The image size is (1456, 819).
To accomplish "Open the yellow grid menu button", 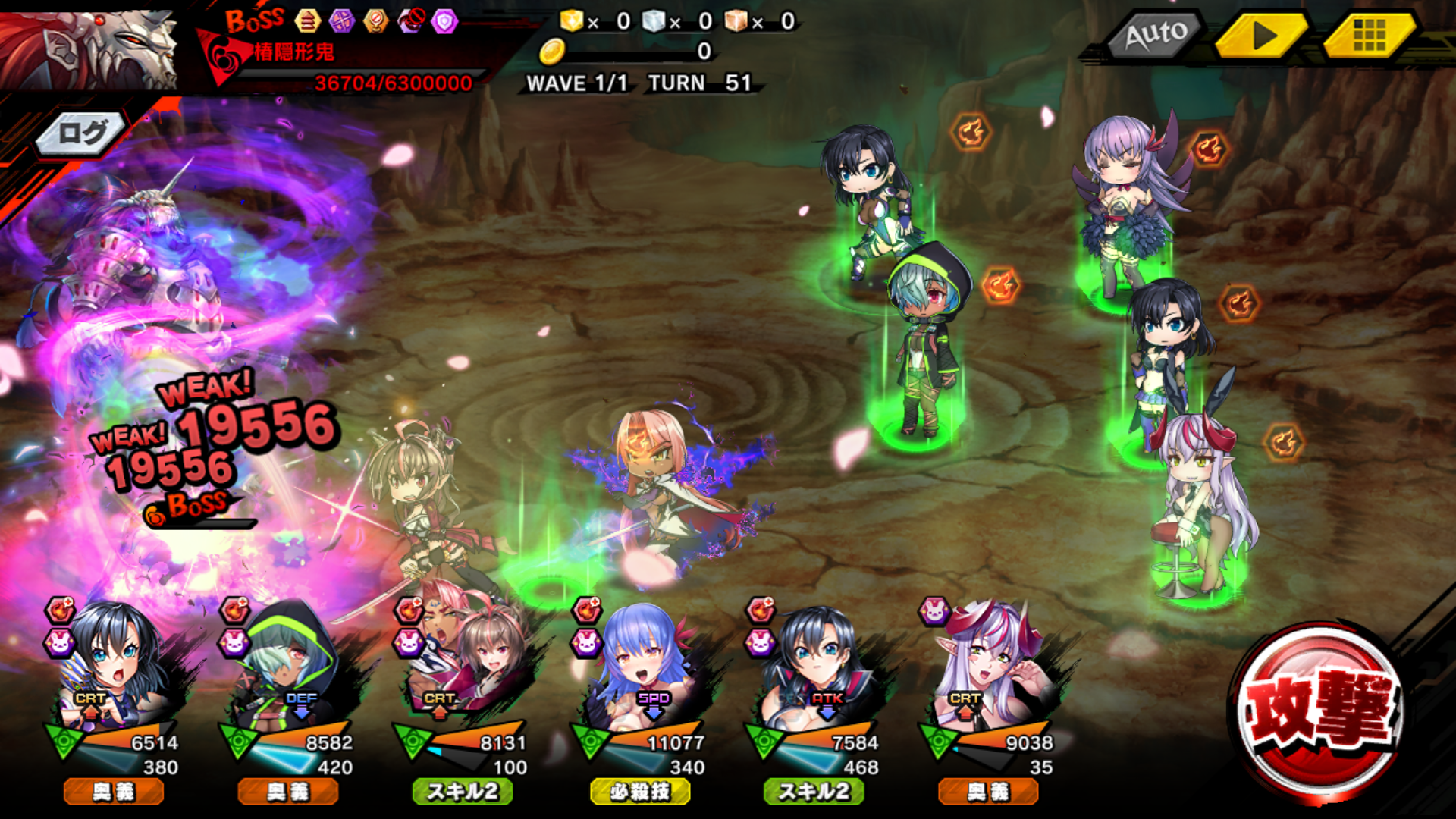I will click(1369, 35).
